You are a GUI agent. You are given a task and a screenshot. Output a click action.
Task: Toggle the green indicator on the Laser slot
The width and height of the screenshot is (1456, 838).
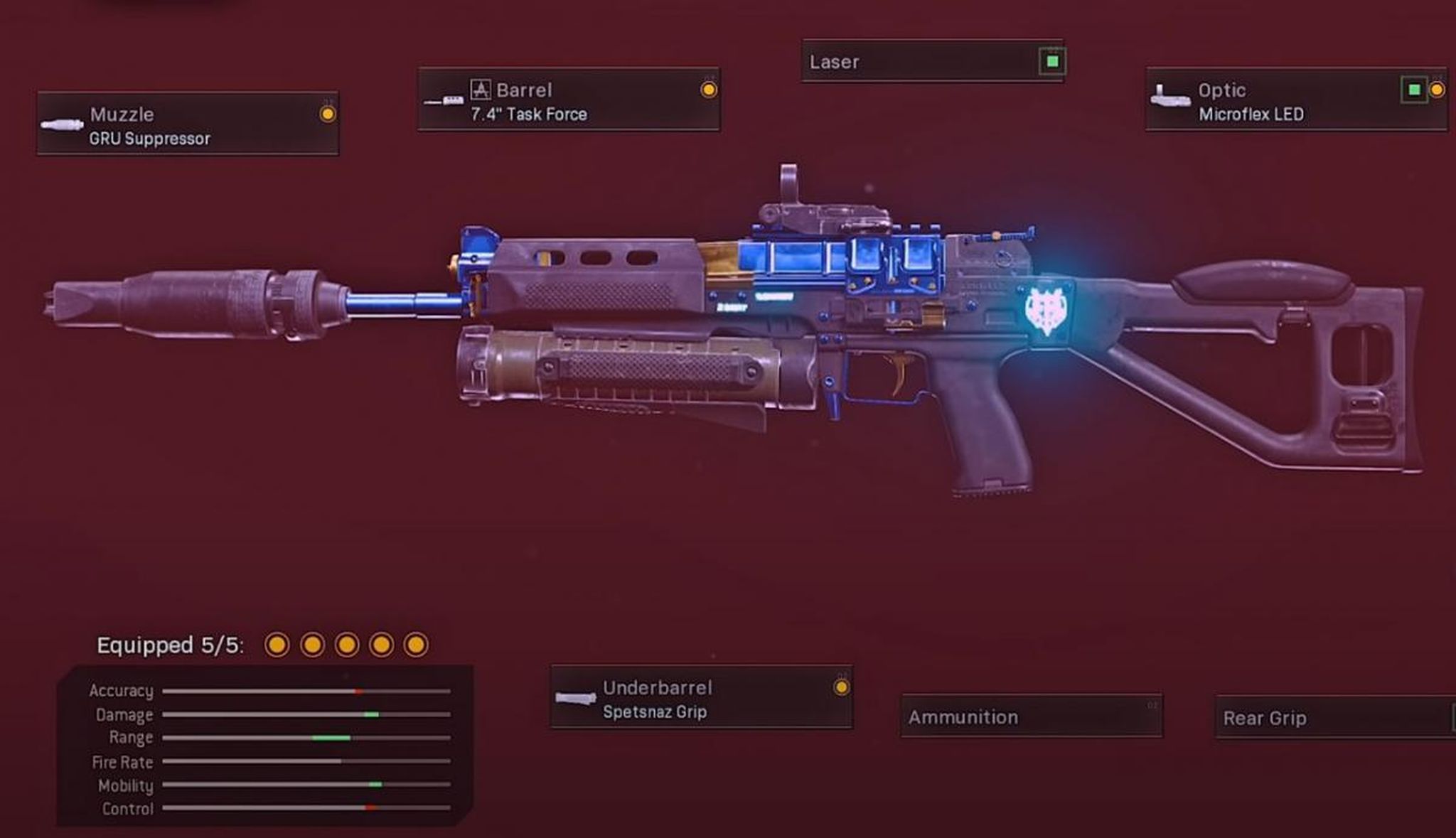[x=1051, y=62]
